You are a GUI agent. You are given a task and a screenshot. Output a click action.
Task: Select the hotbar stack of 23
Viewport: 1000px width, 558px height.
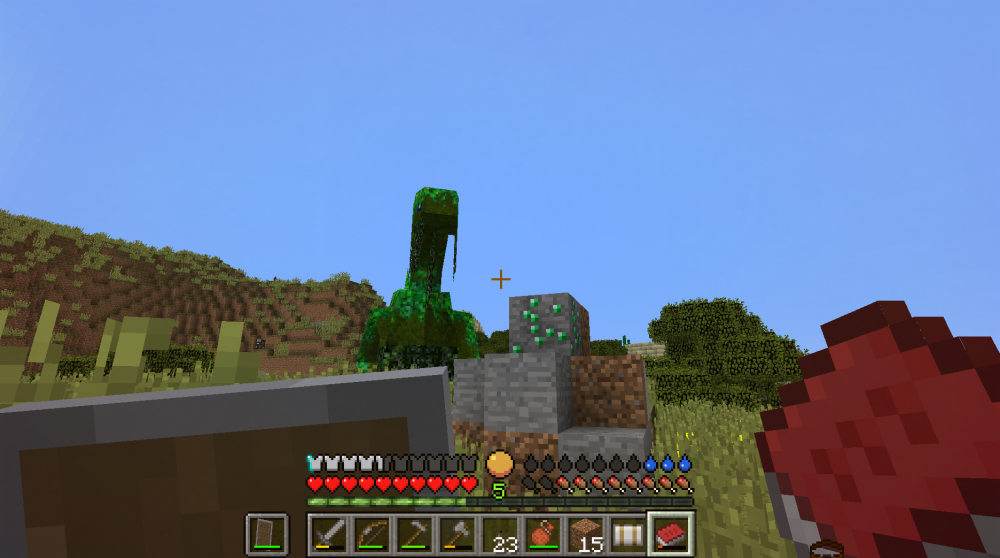pos(499,534)
